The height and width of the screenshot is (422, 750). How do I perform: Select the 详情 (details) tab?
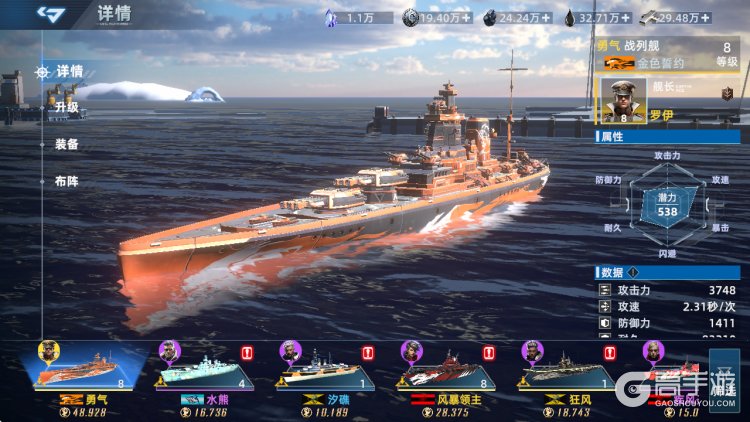[68, 71]
